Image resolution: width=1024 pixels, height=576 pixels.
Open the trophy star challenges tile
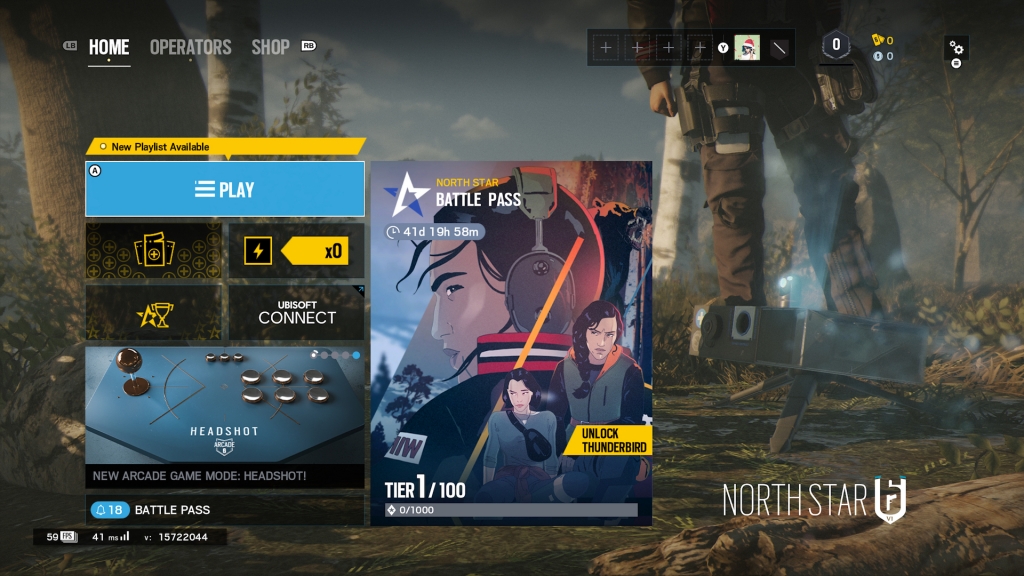pyautogui.click(x=153, y=313)
